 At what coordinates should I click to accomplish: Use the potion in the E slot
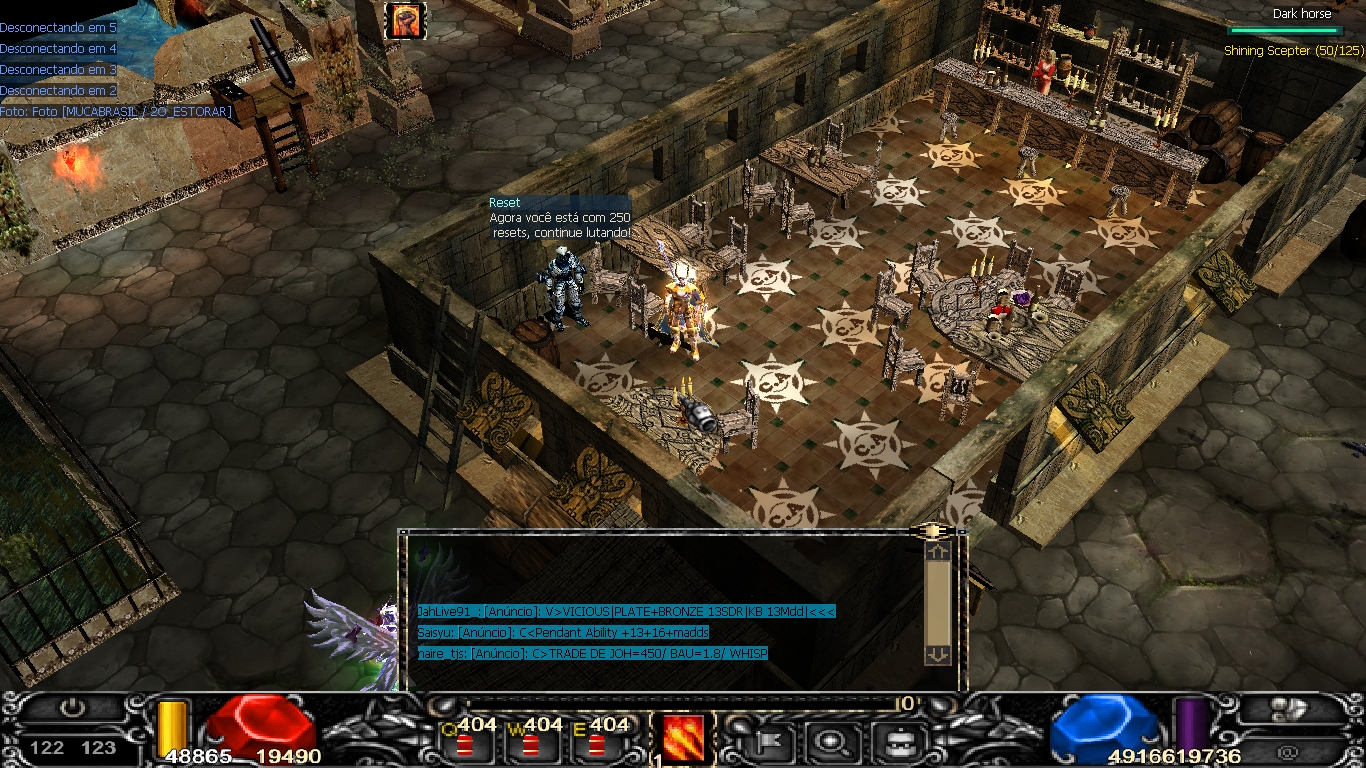[x=597, y=745]
